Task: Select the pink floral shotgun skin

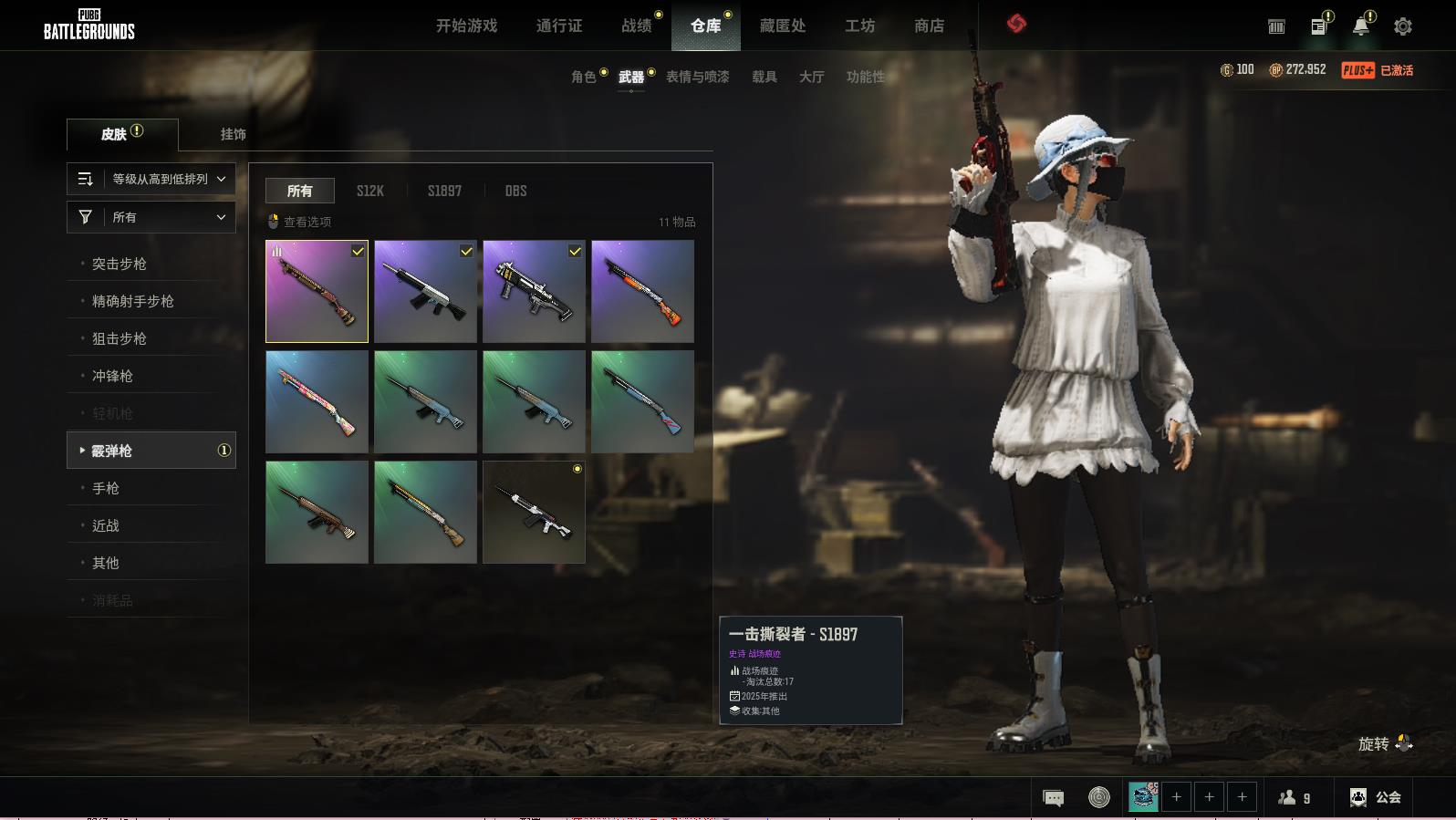Action: point(317,402)
